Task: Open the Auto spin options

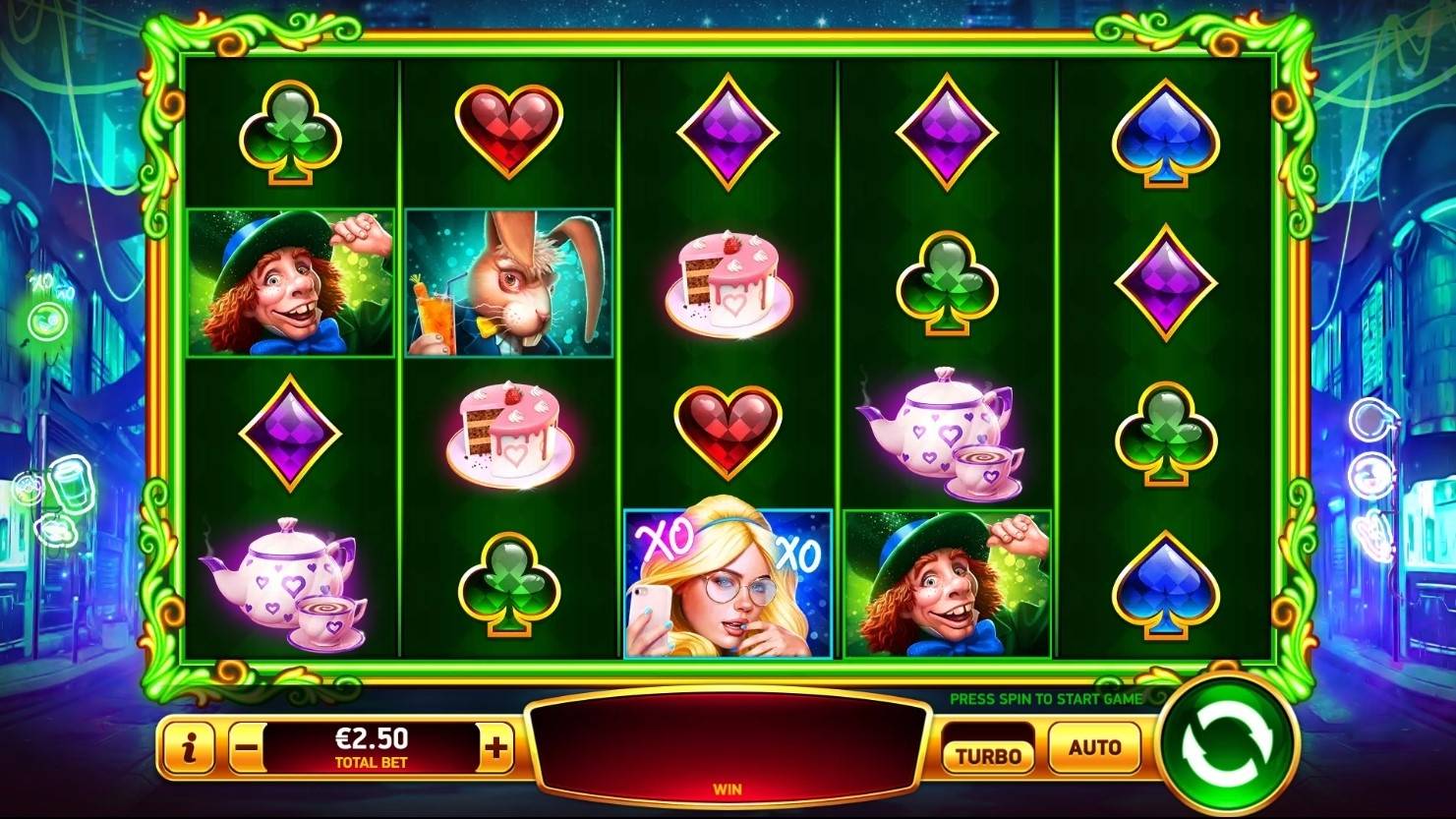Action: [1094, 747]
